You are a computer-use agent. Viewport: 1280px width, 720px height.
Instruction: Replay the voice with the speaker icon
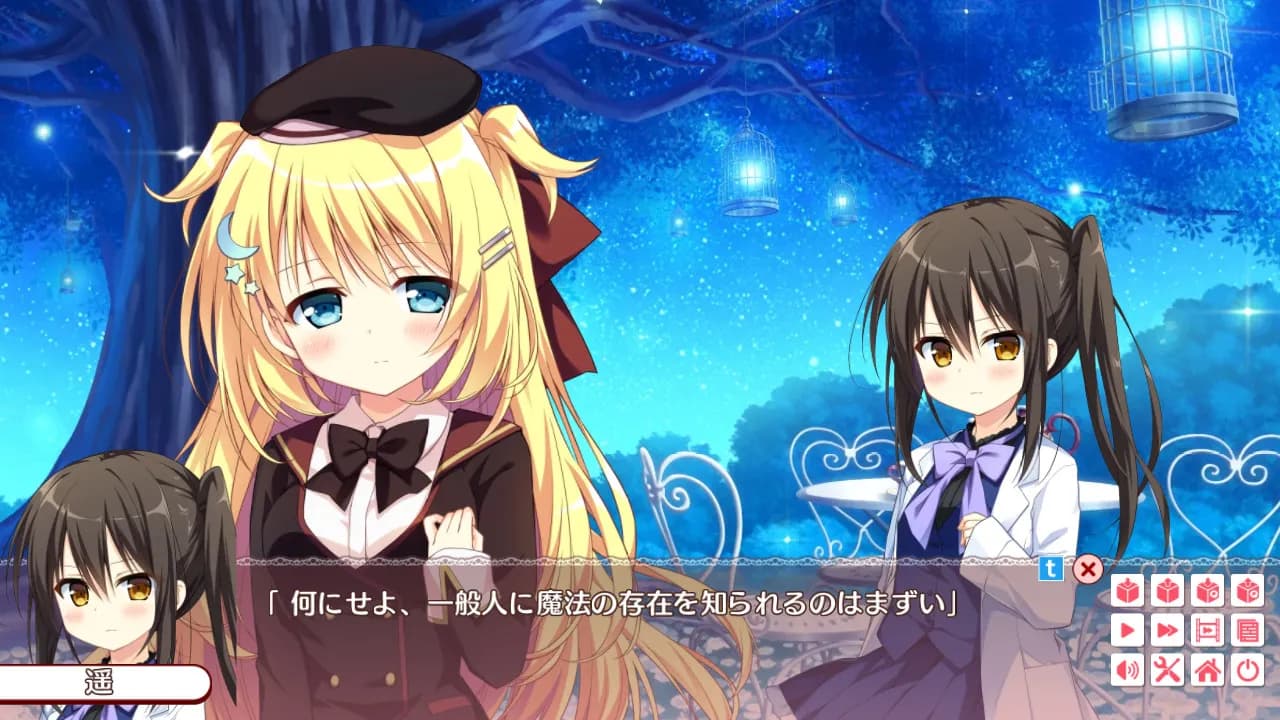pos(1128,669)
